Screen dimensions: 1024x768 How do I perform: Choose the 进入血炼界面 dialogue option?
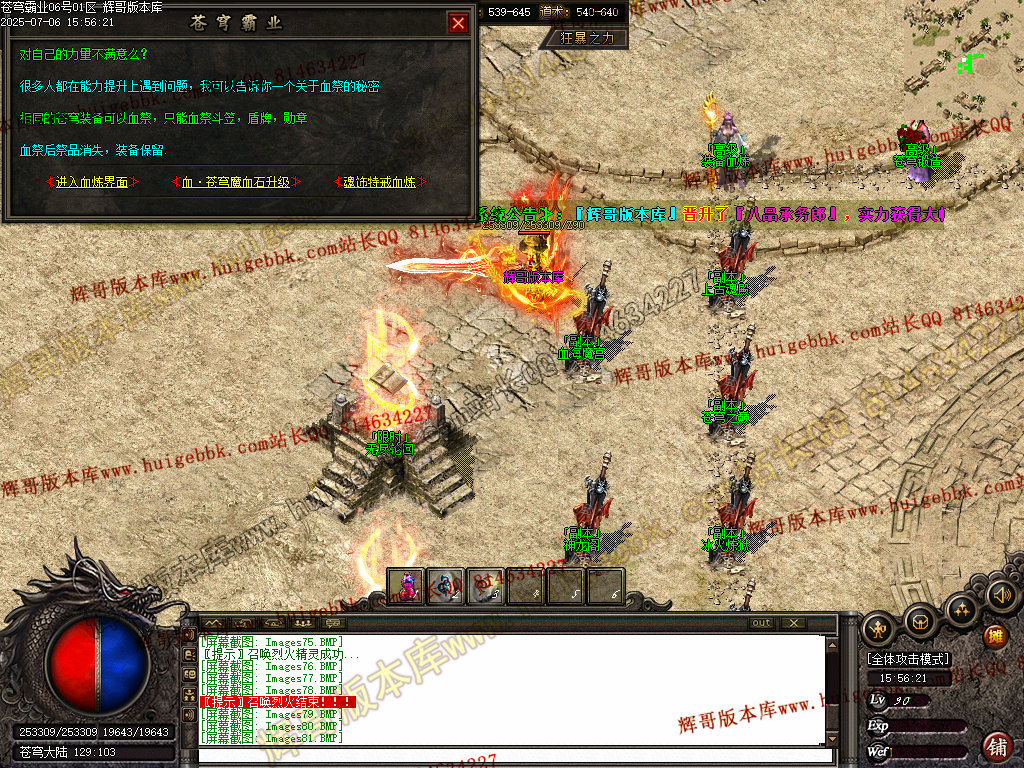(92, 182)
